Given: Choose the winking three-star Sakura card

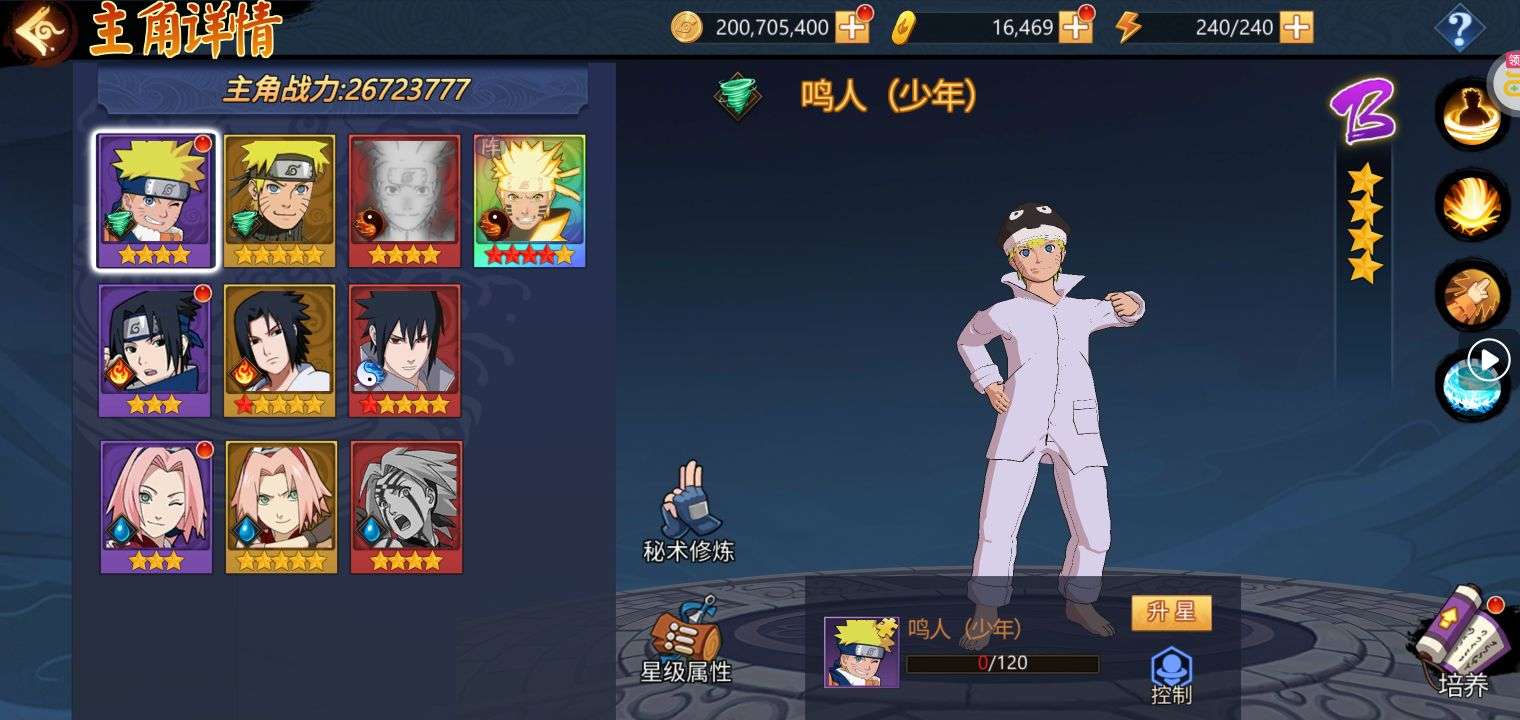Looking at the screenshot, I should pyautogui.click(x=156, y=507).
